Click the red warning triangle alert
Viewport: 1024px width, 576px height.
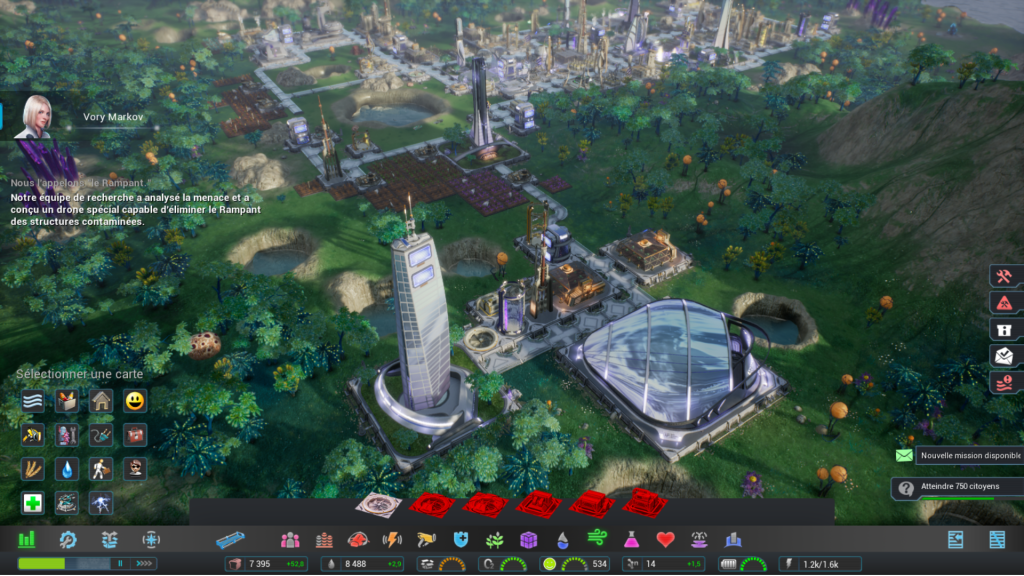point(1003,303)
